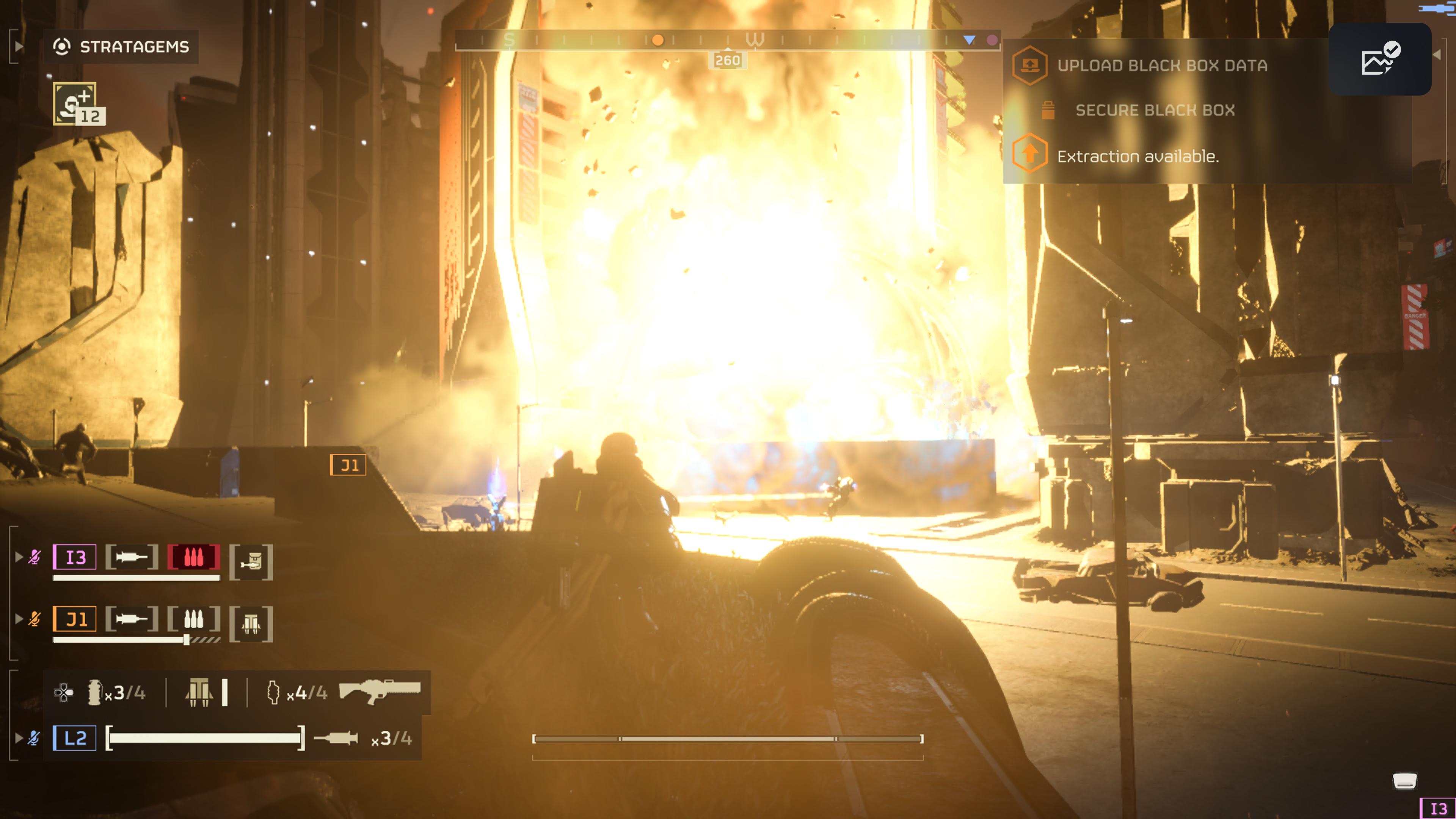Select squadmate J1's name tag in squad list
The height and width of the screenshot is (819, 1456).
[x=75, y=619]
